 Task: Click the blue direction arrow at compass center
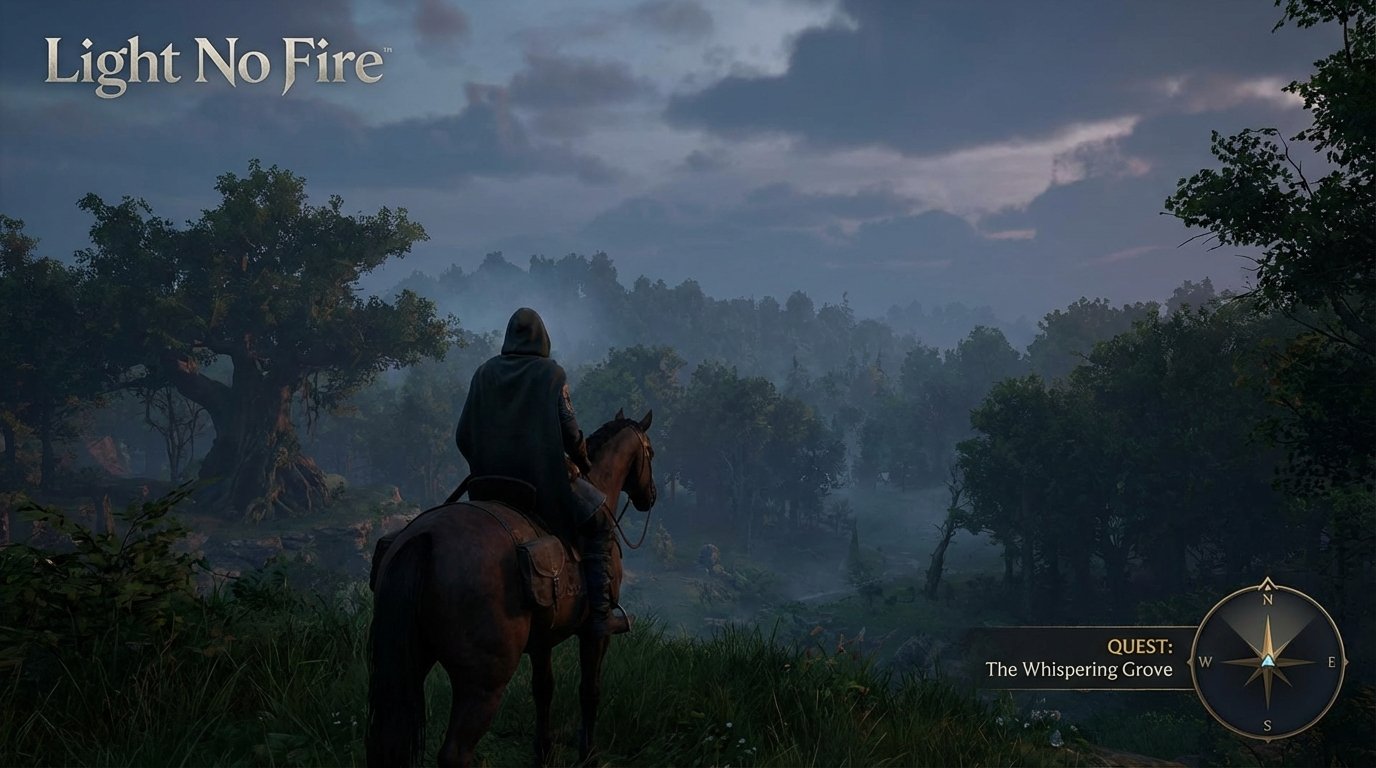[x=1268, y=661]
